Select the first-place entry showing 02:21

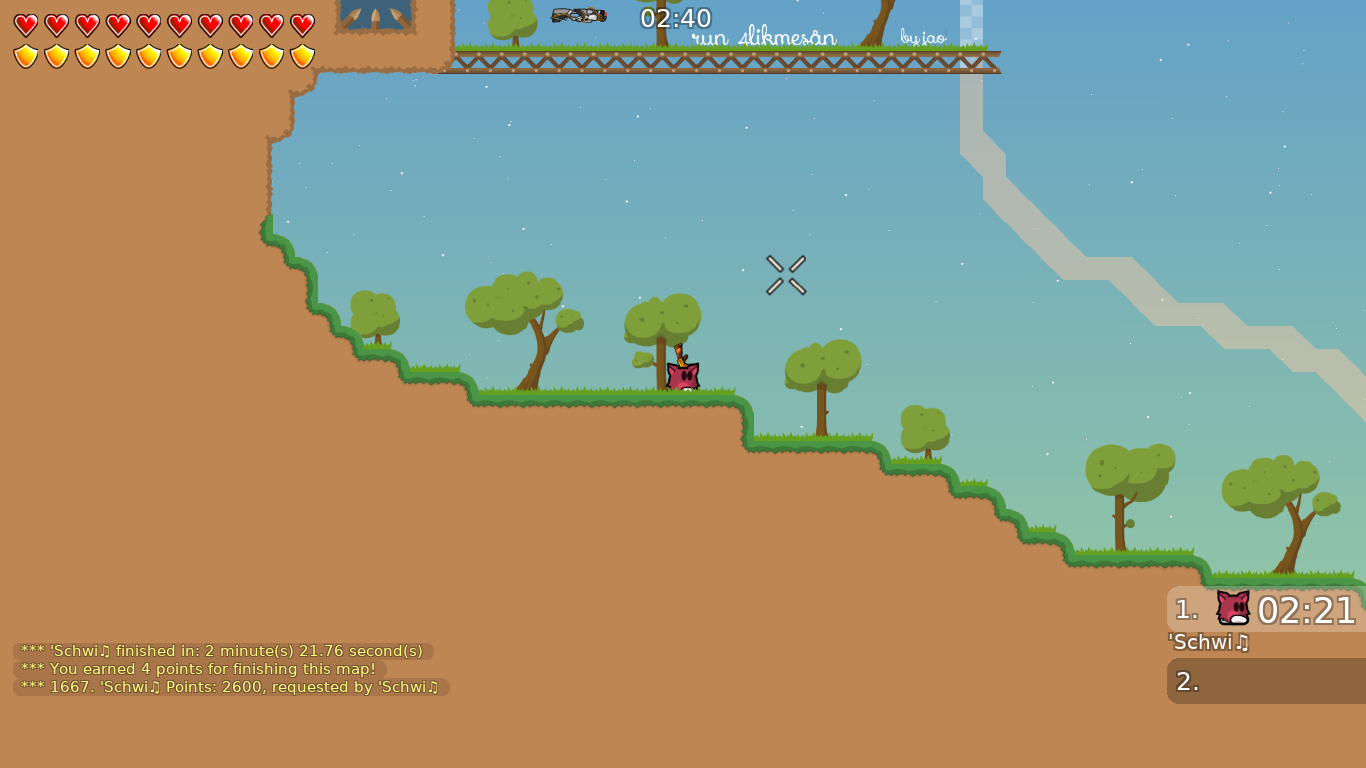point(1300,607)
